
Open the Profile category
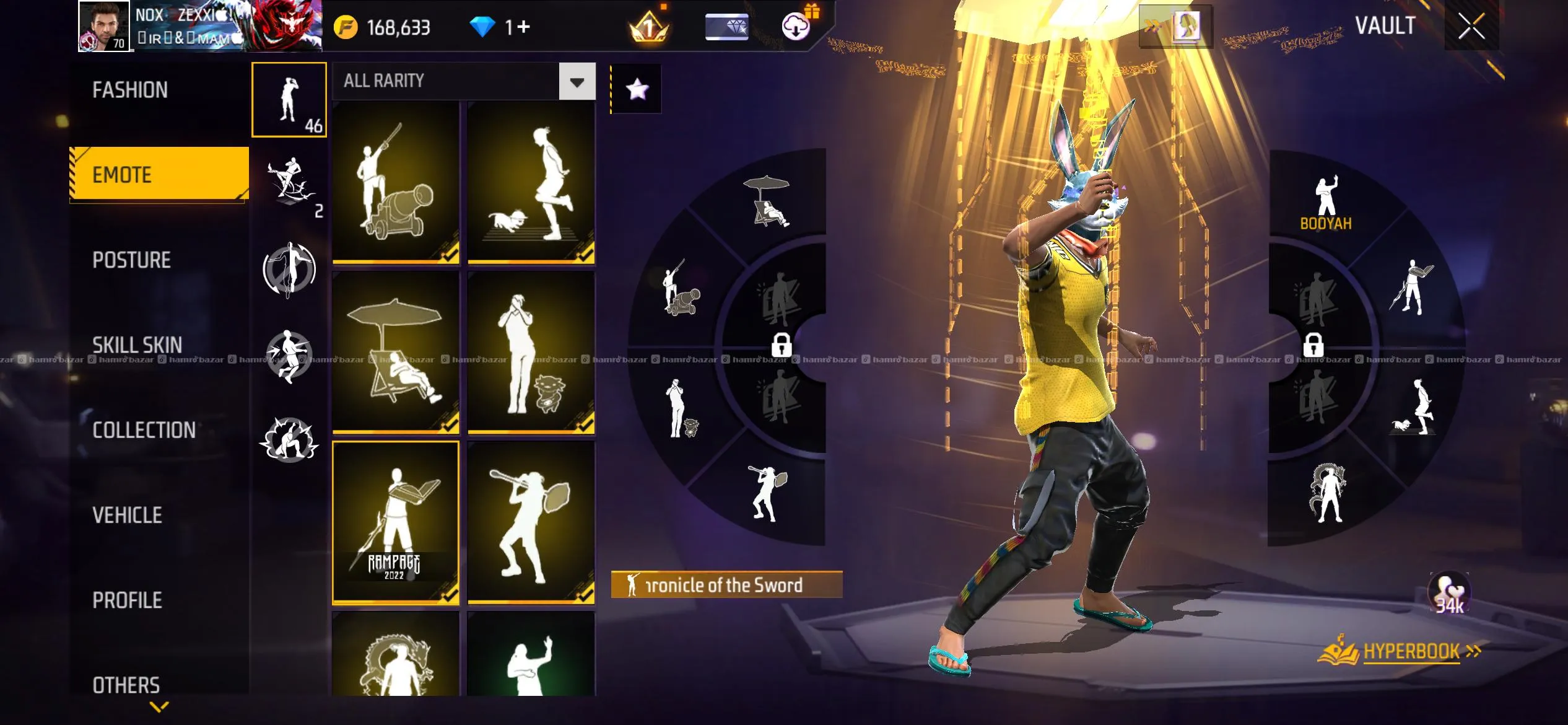[127, 600]
